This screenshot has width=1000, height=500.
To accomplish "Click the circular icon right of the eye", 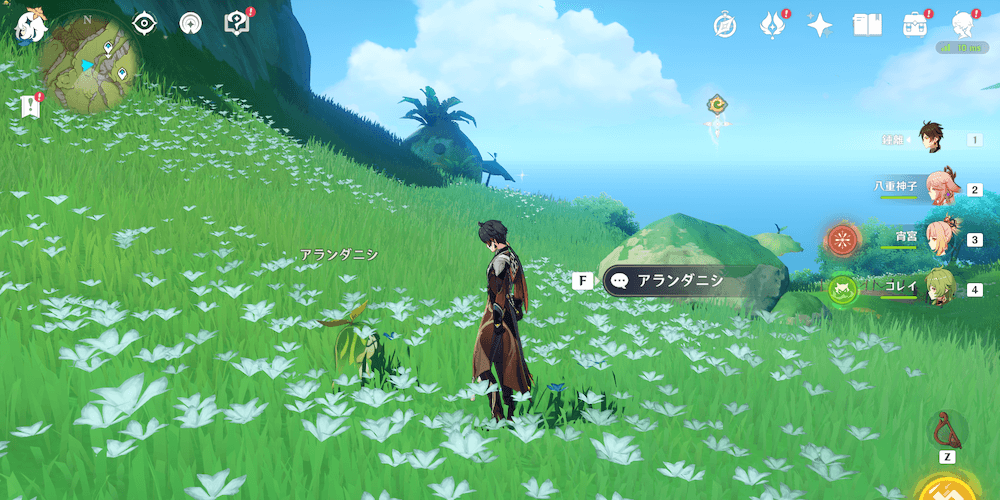I will (190, 23).
